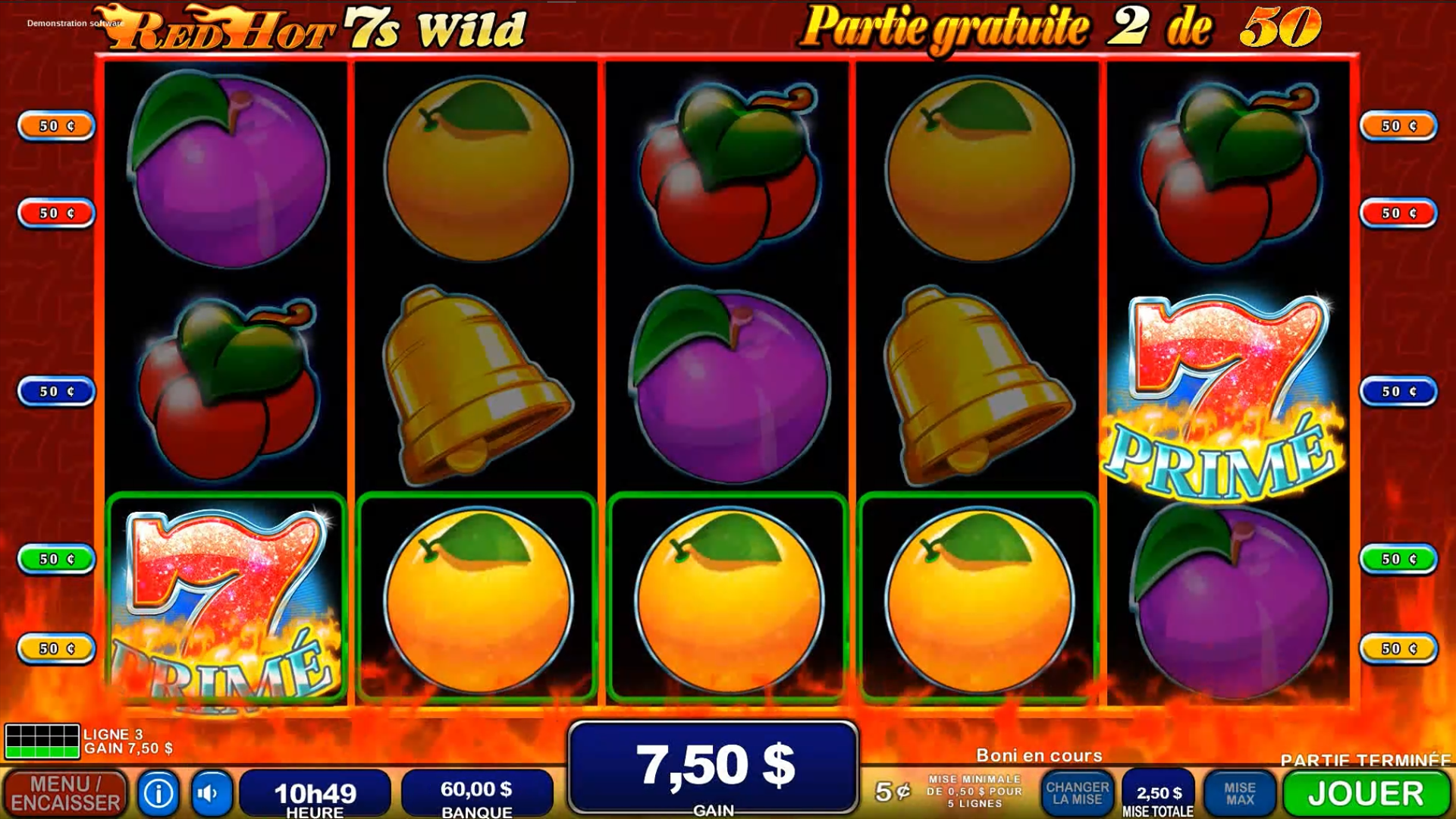Open game information via the blue (i) icon
Viewport: 1456px width, 819px height.
pos(157,792)
